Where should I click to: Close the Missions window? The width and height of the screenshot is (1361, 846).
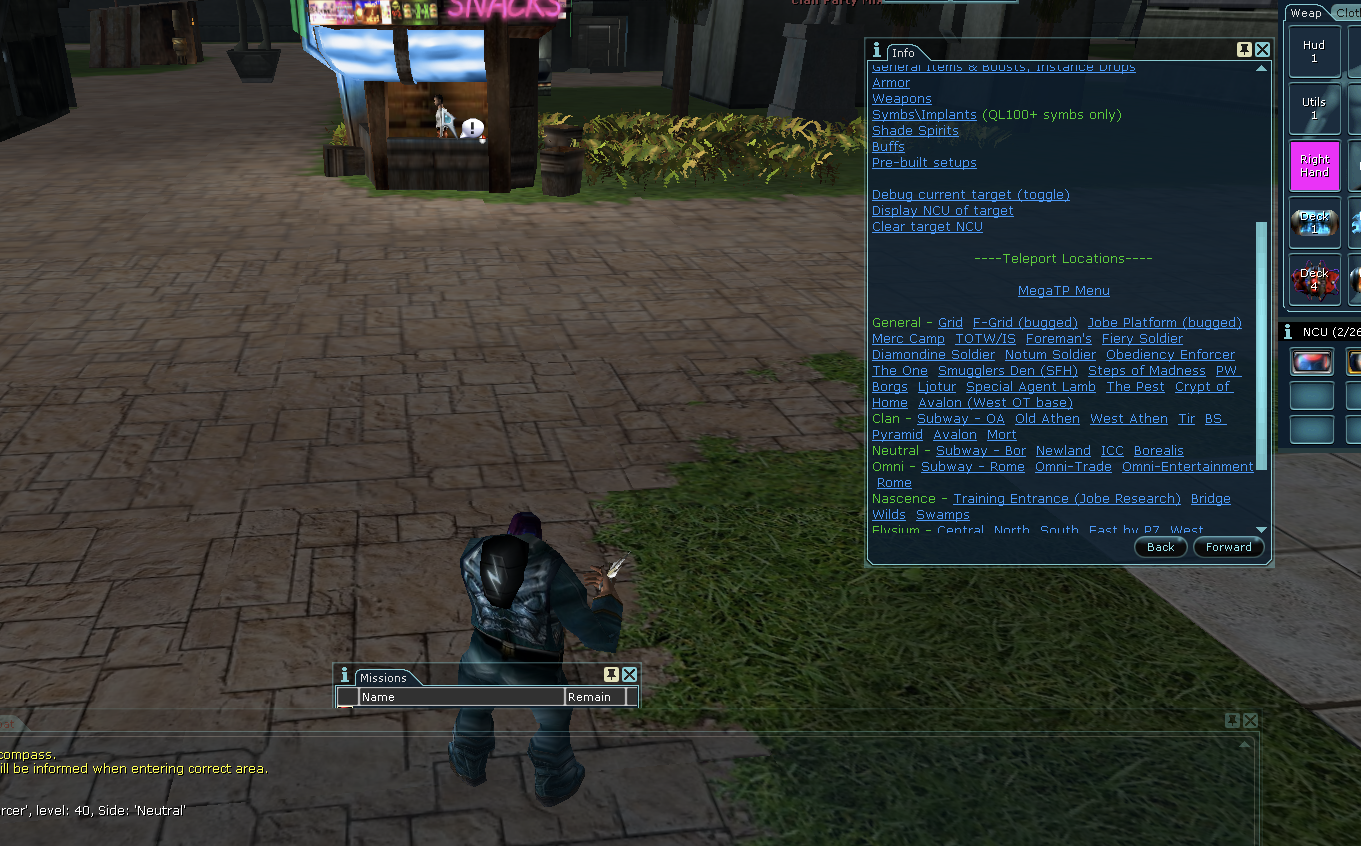tap(629, 675)
